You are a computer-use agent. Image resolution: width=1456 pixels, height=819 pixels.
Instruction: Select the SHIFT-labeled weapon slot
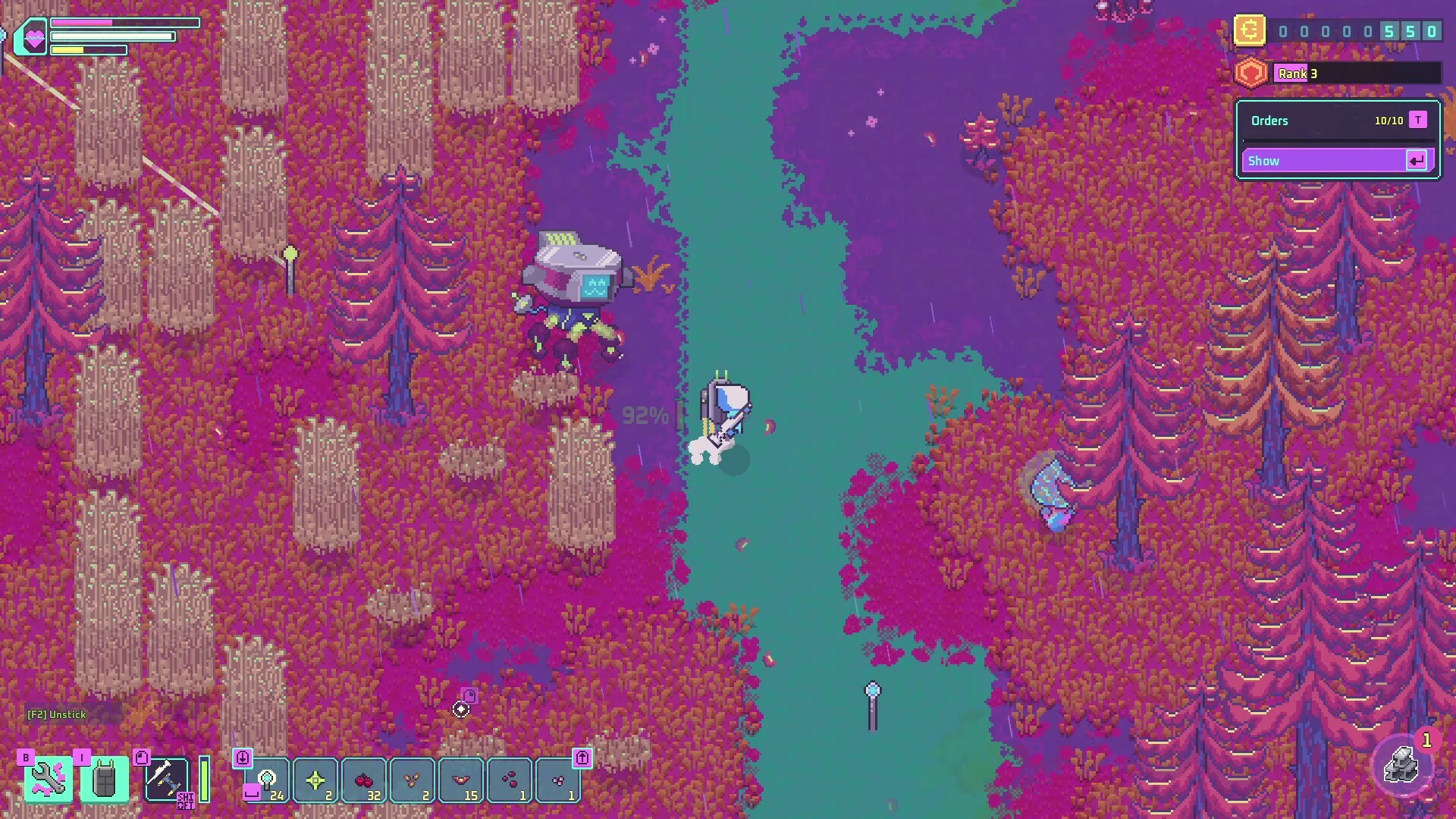(168, 780)
